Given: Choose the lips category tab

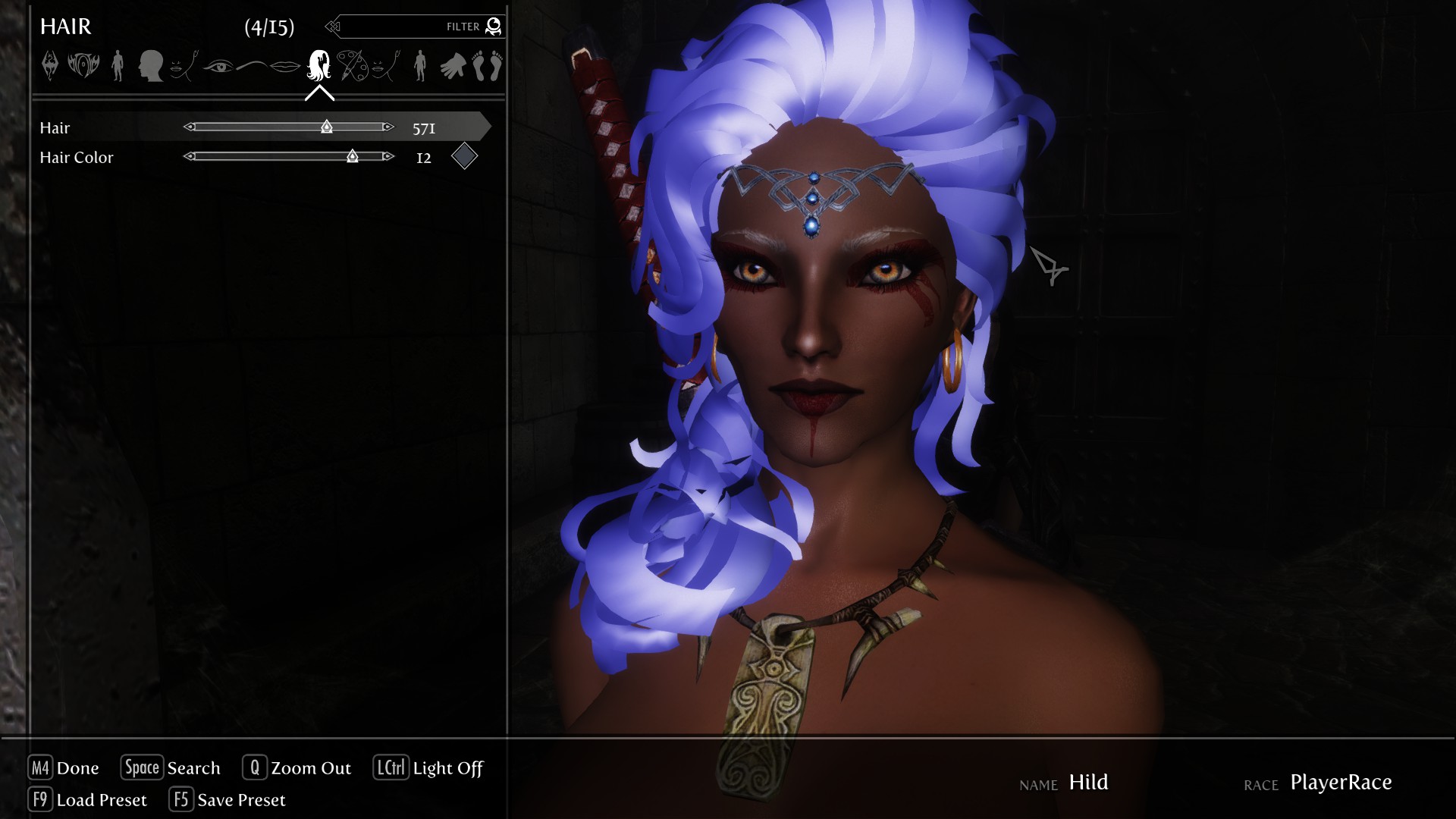Looking at the screenshot, I should coord(286,66).
